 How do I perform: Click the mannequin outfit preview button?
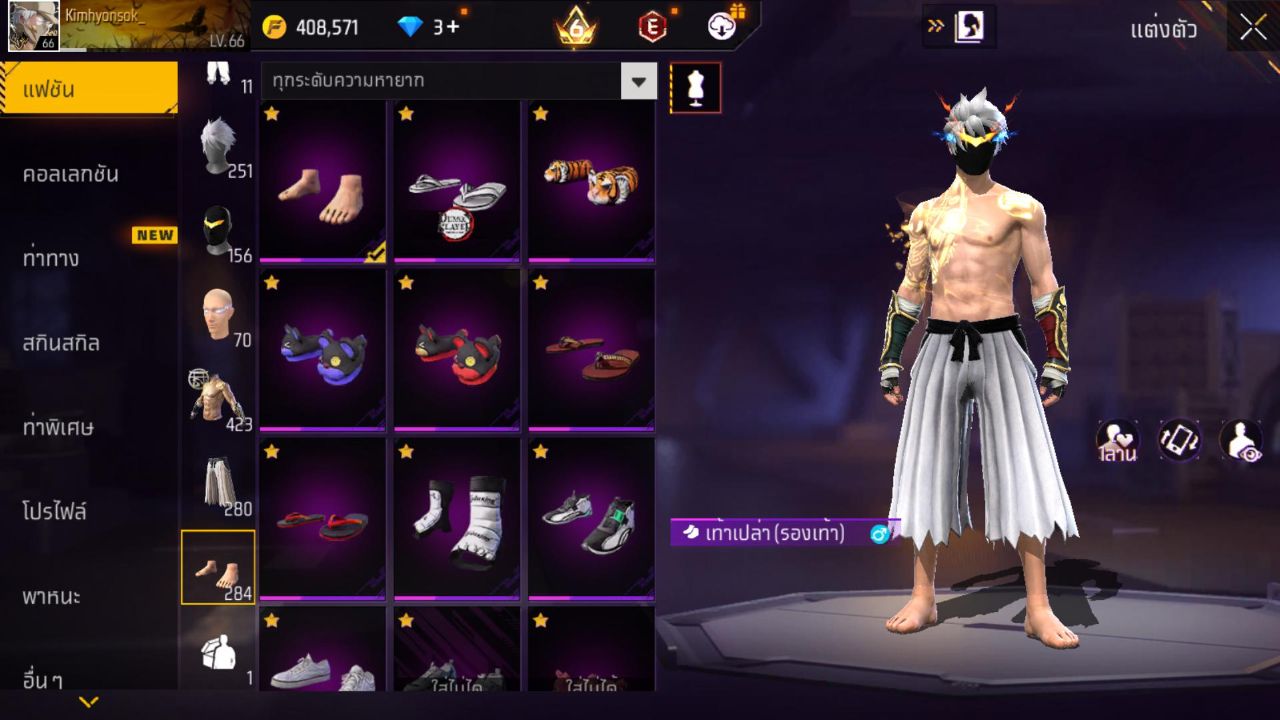coord(695,88)
